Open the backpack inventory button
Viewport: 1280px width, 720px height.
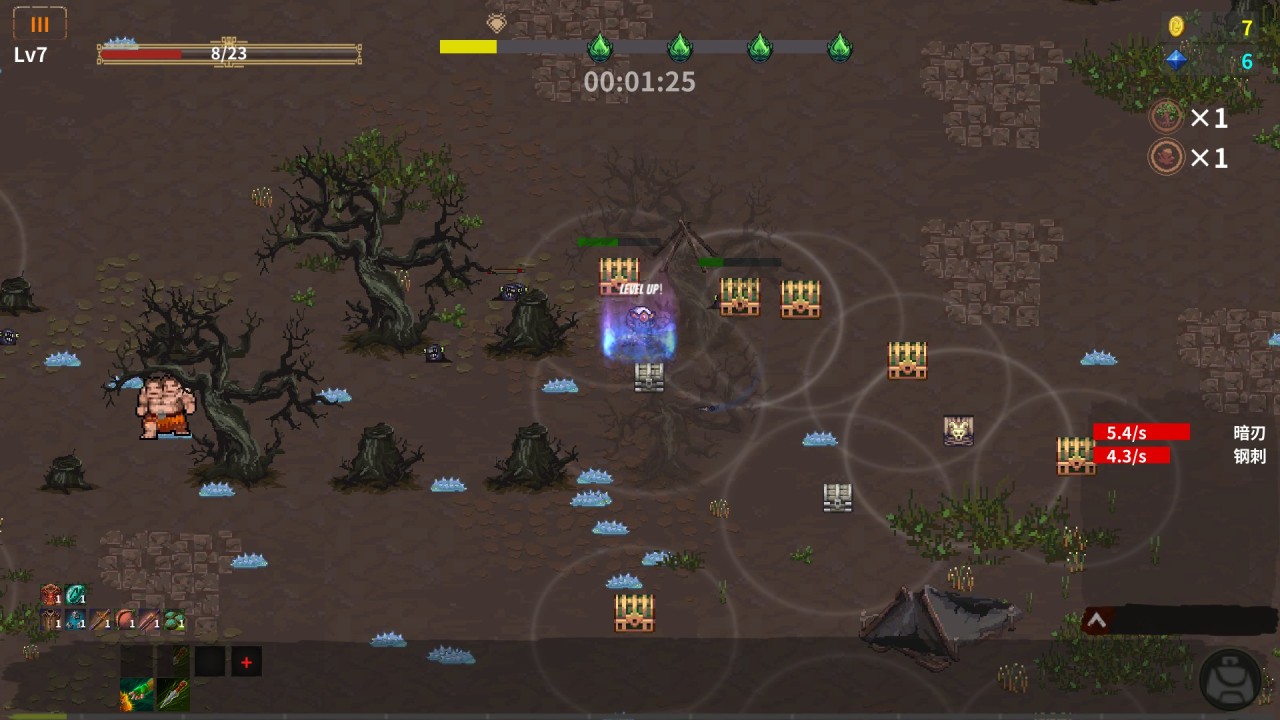point(1230,678)
